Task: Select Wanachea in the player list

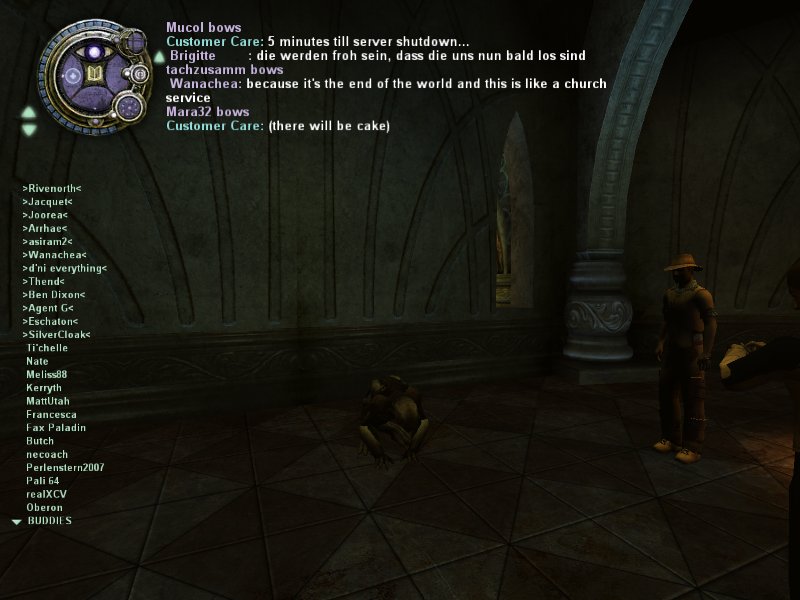Action: [54, 255]
